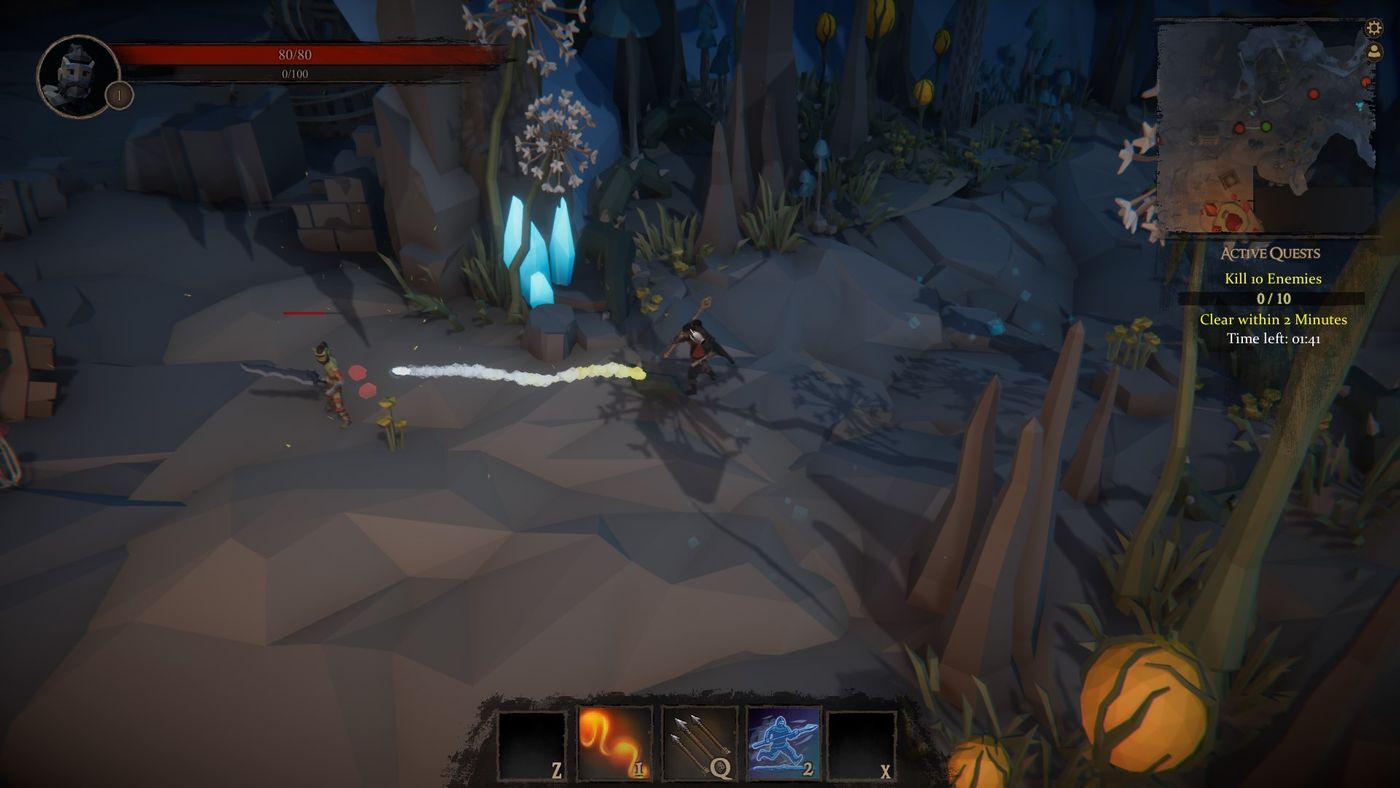Click the red enemy marker on the minimap

tap(1313, 94)
